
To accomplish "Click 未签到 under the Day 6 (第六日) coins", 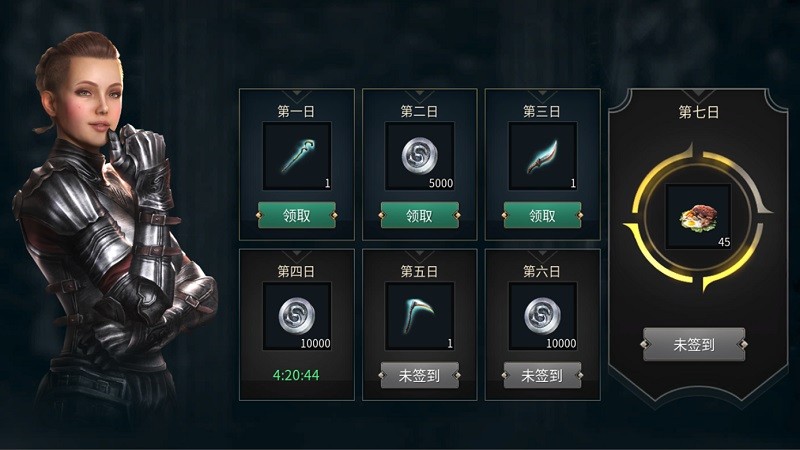I will click(x=543, y=375).
